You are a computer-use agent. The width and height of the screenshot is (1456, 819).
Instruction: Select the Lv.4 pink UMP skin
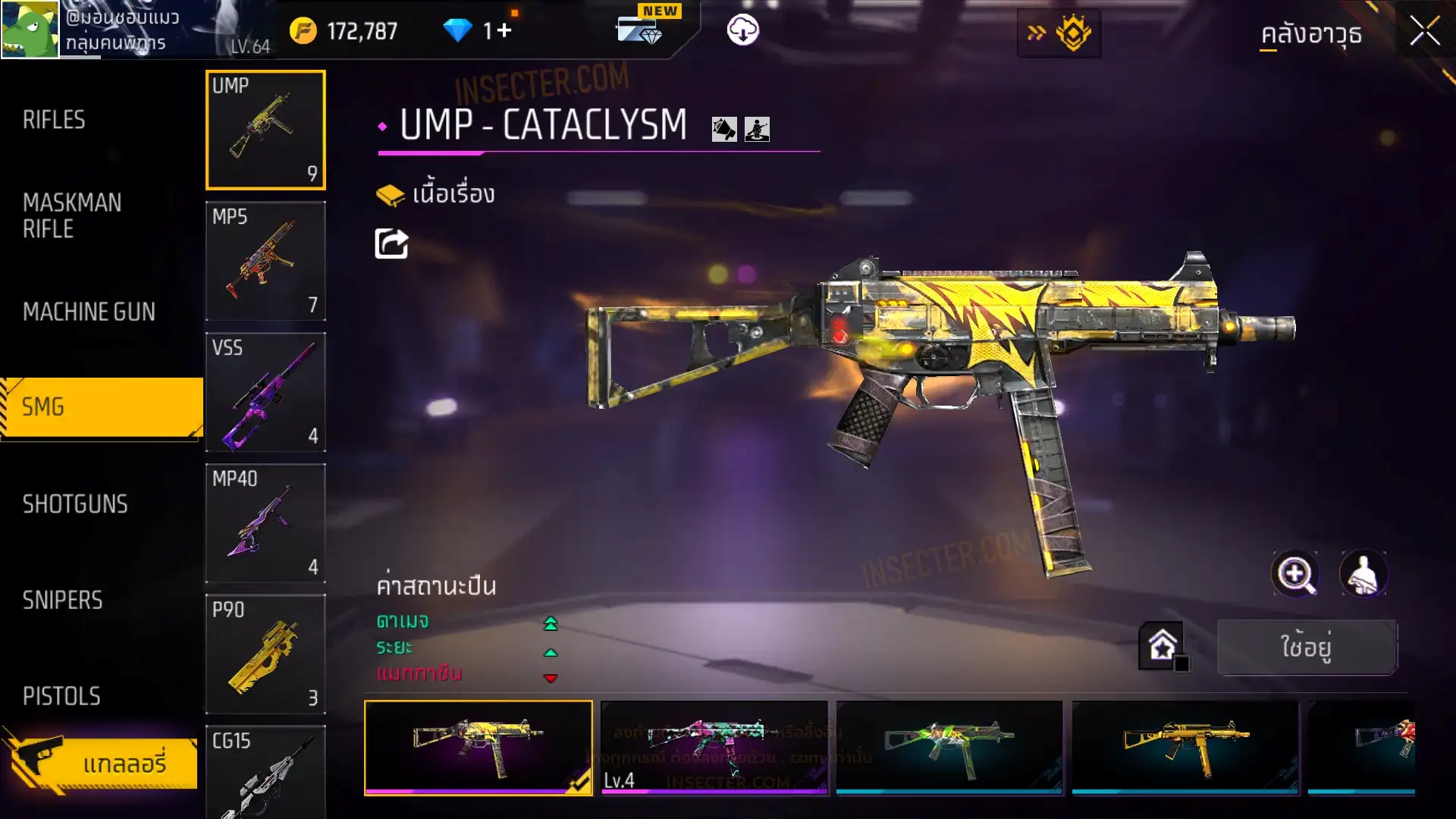coord(714,747)
